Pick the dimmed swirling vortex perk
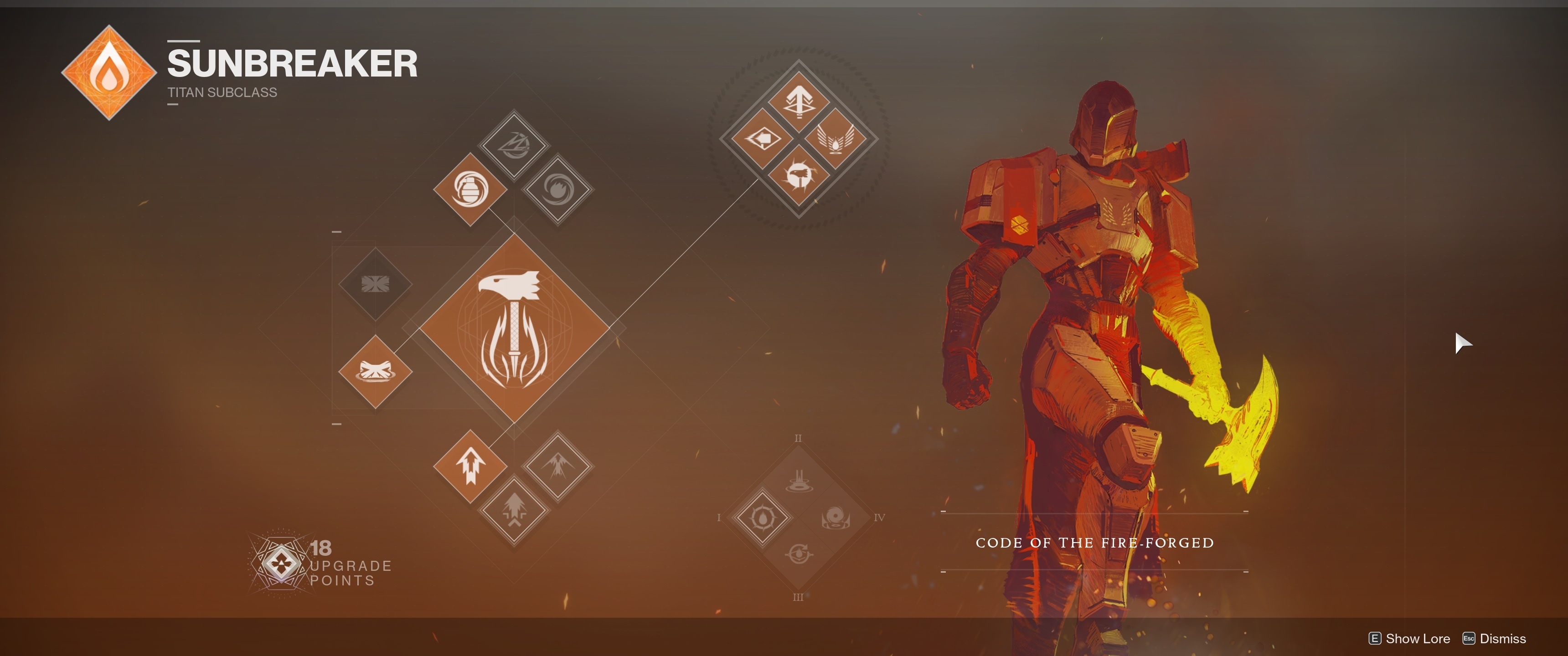Image resolution: width=1568 pixels, height=656 pixels. (835, 518)
